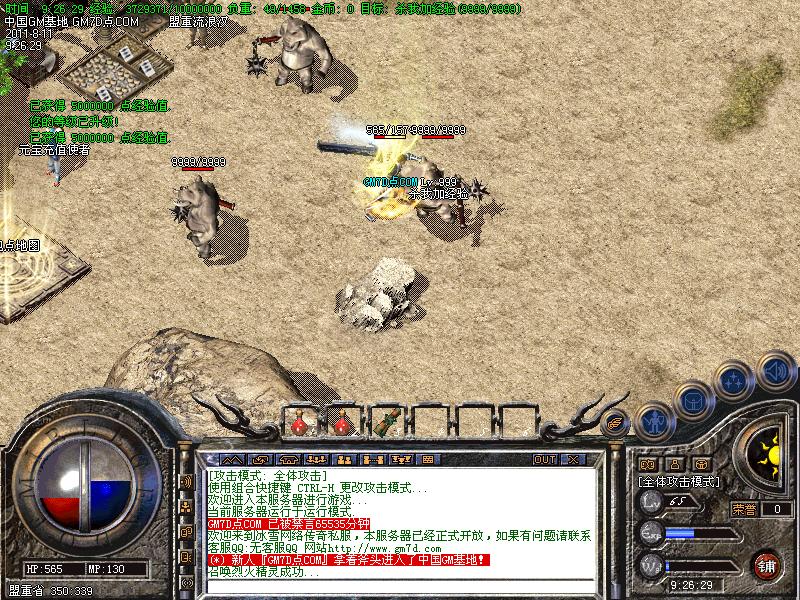Click the steering wheel icon above attack mode

[703, 464]
